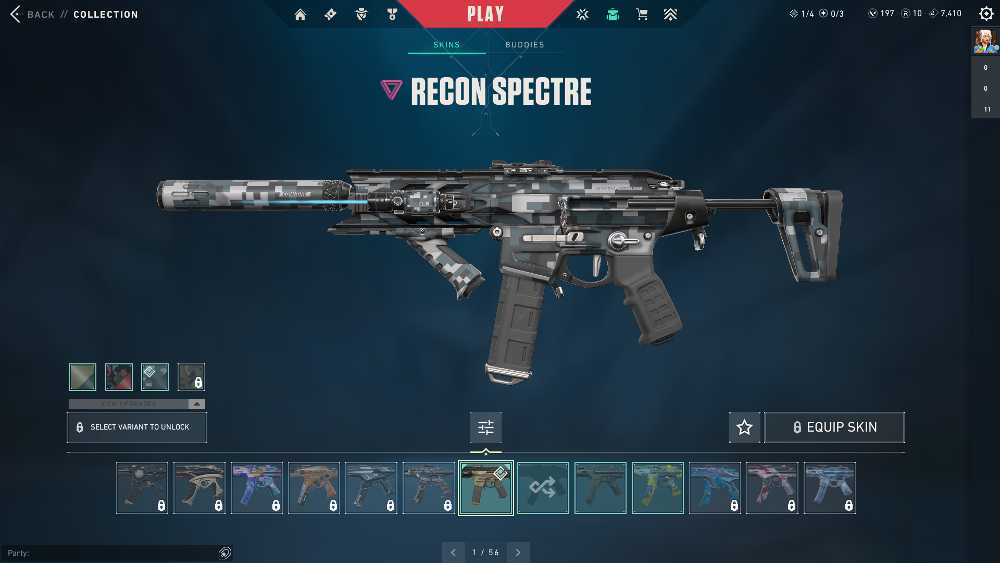
Task: Select the locked fourth variant swatch
Action: 191,377
